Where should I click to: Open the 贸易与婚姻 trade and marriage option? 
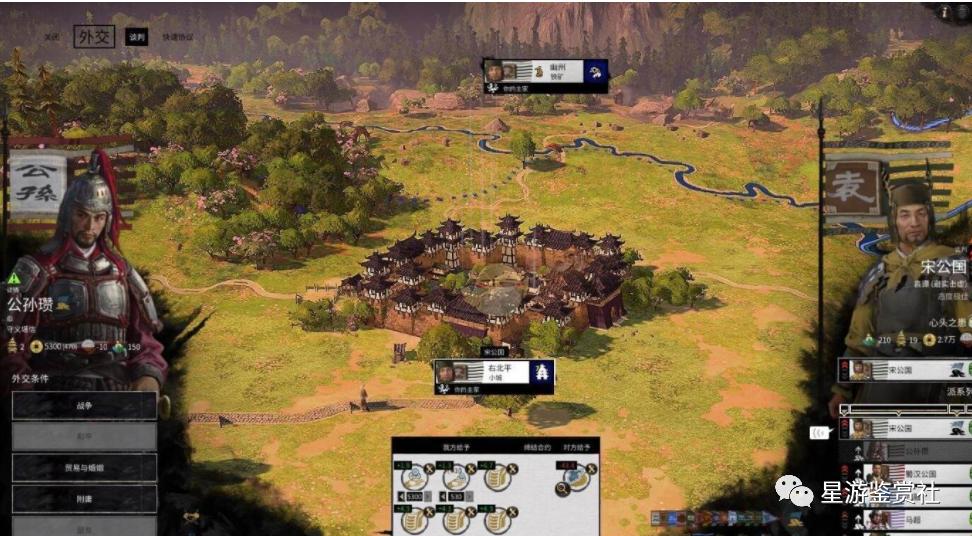[85, 468]
